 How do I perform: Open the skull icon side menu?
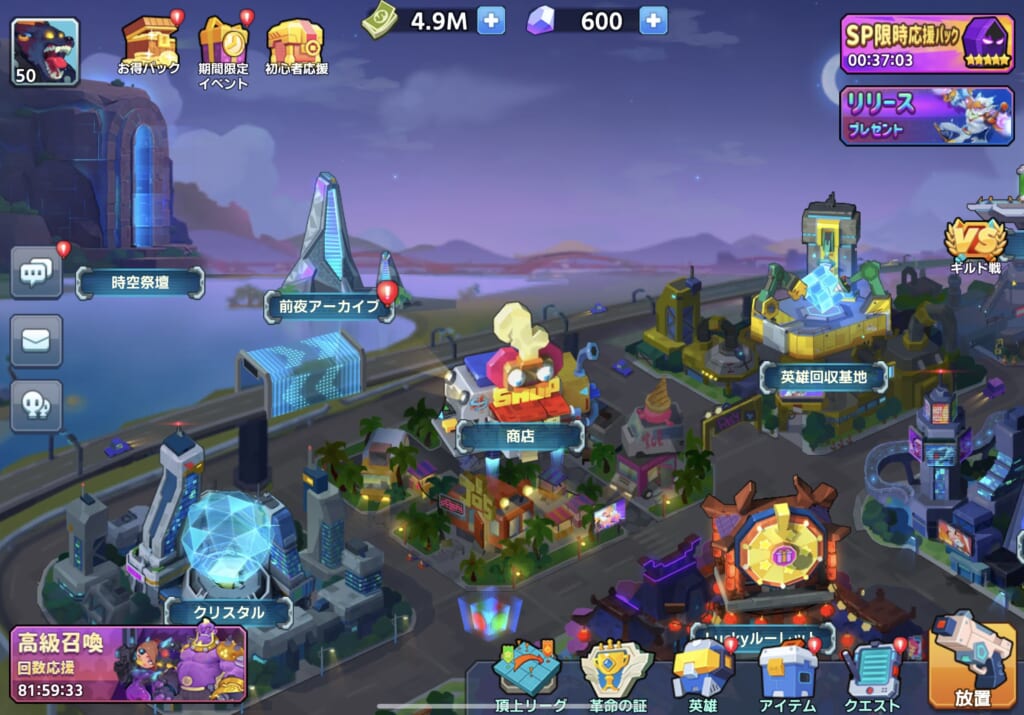(x=36, y=405)
